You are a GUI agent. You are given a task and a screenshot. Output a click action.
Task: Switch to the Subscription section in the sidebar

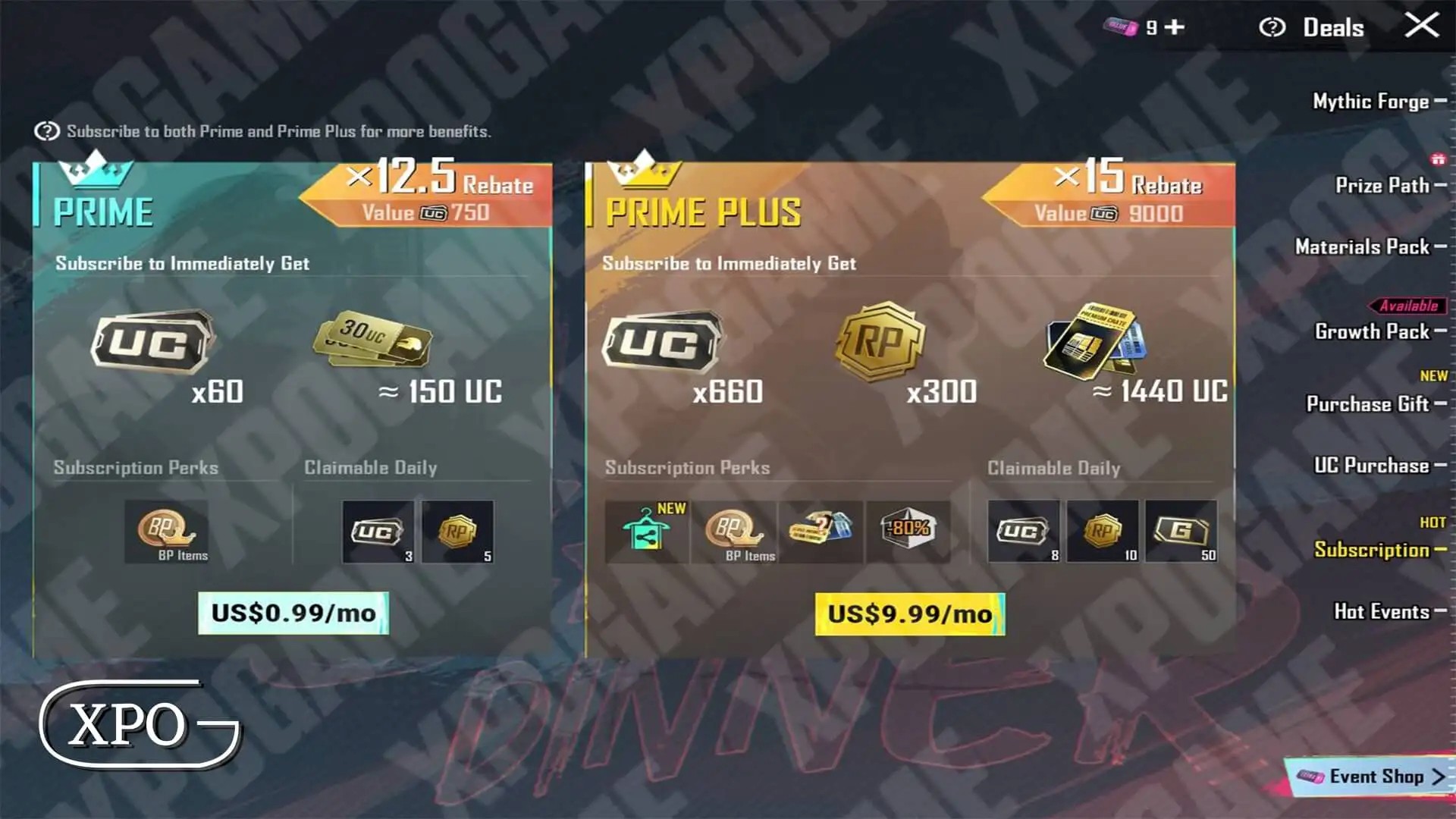pos(1375,551)
